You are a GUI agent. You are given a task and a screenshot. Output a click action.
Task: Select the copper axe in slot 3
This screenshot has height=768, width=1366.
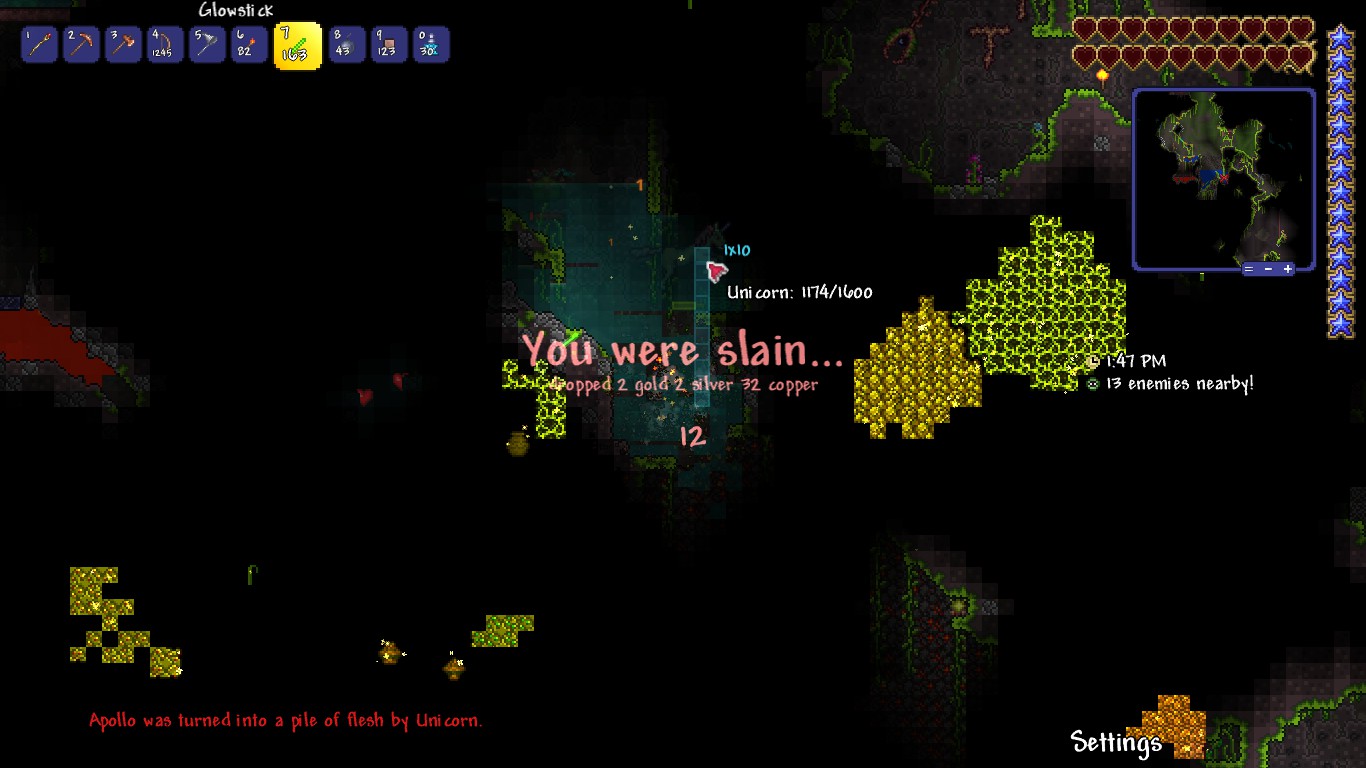click(123, 44)
